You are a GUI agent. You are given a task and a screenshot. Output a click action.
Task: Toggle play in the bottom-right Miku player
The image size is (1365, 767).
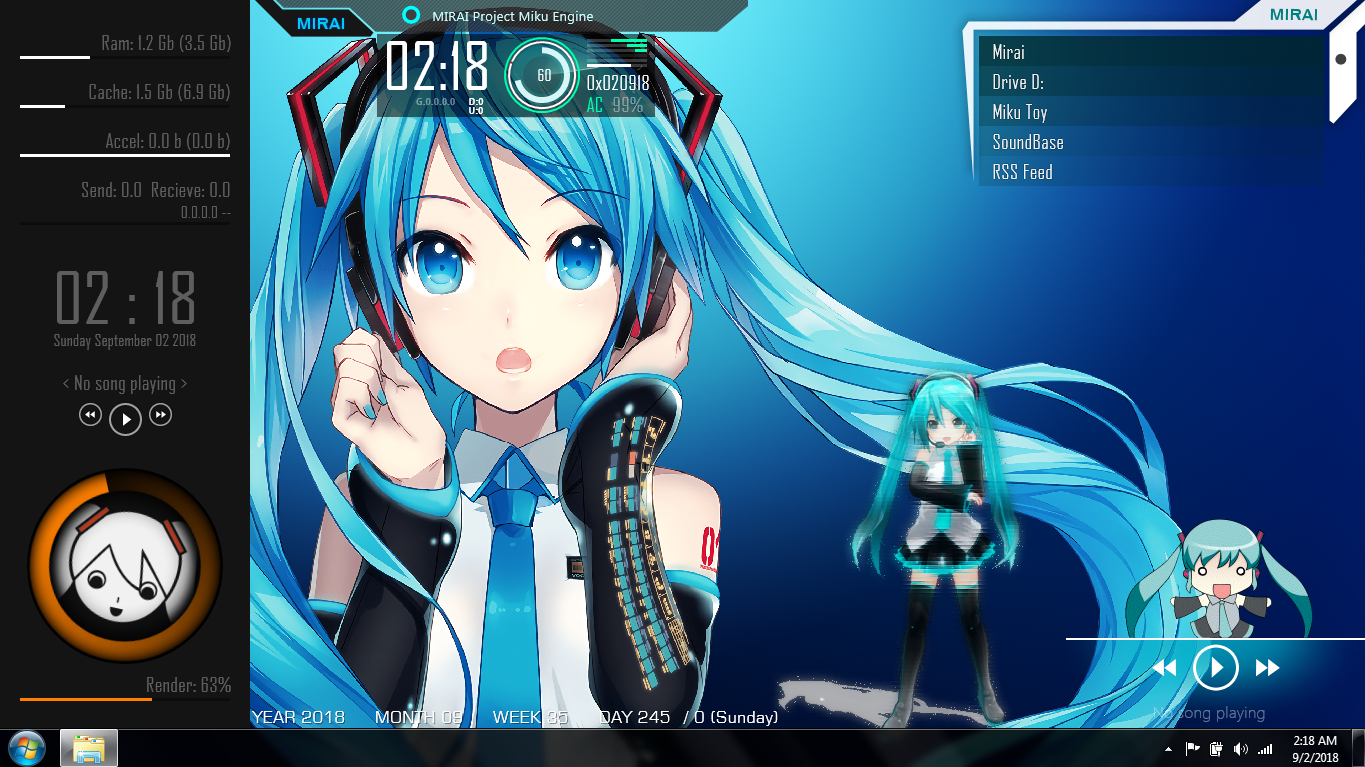(x=1216, y=667)
